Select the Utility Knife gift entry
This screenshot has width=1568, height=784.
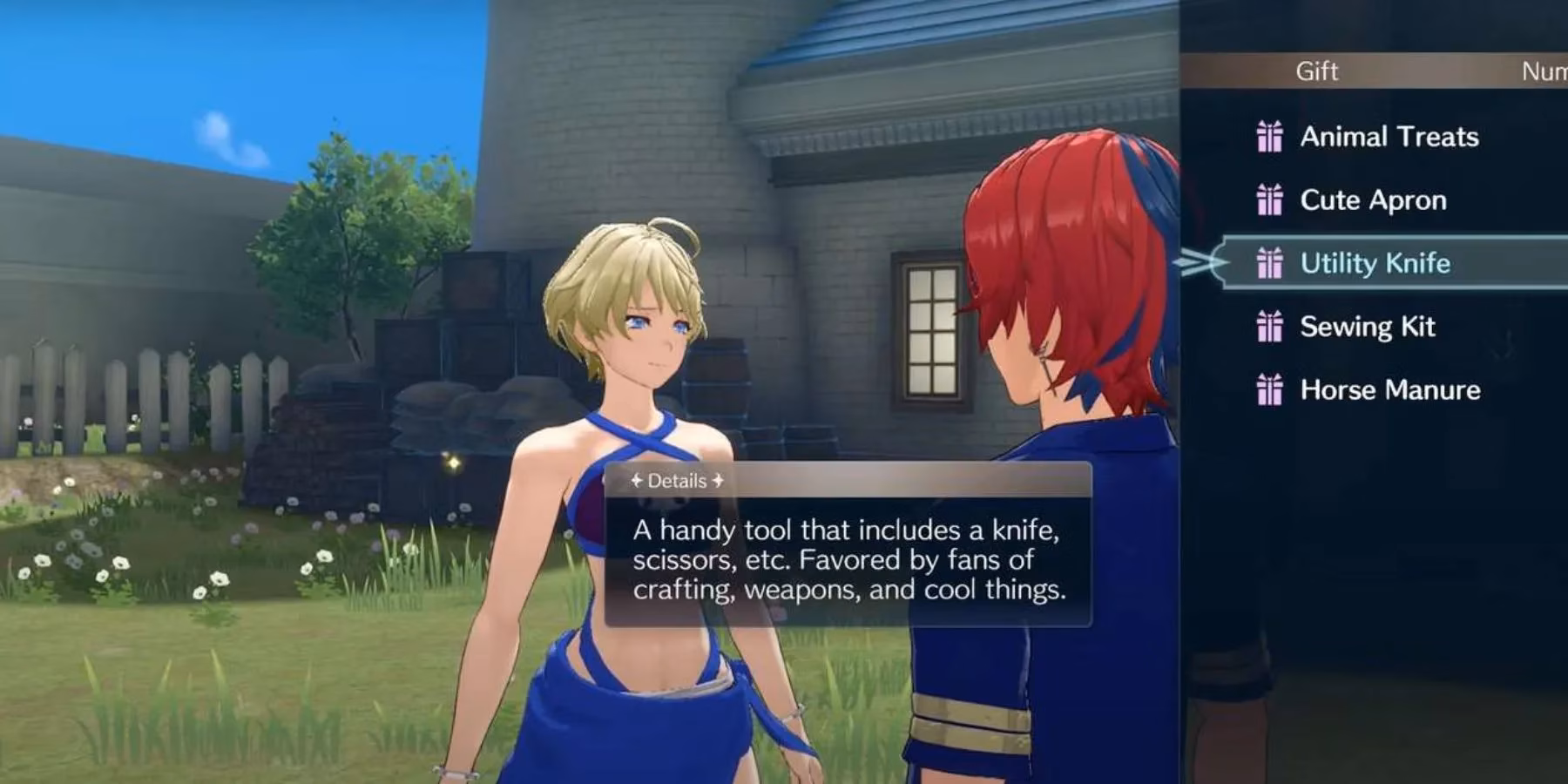click(x=1375, y=263)
